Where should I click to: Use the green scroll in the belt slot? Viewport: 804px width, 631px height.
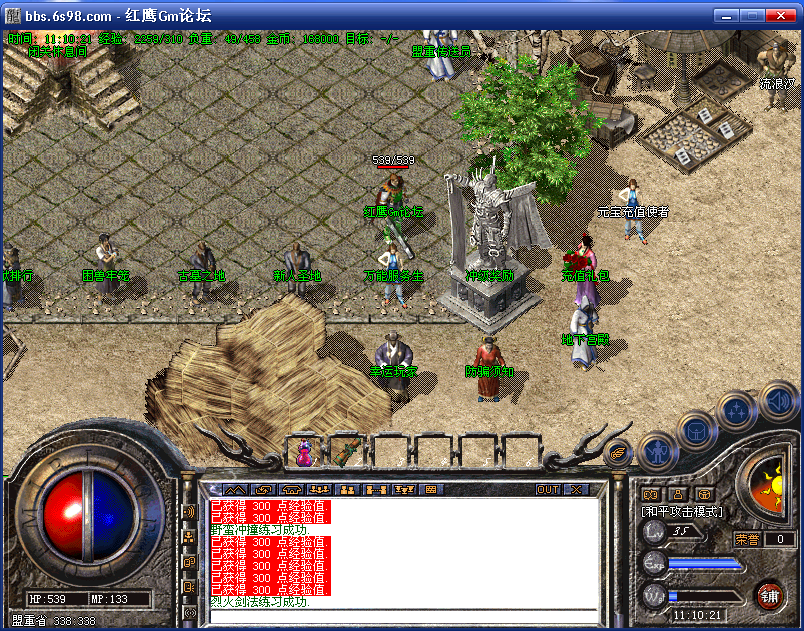pyautogui.click(x=346, y=452)
